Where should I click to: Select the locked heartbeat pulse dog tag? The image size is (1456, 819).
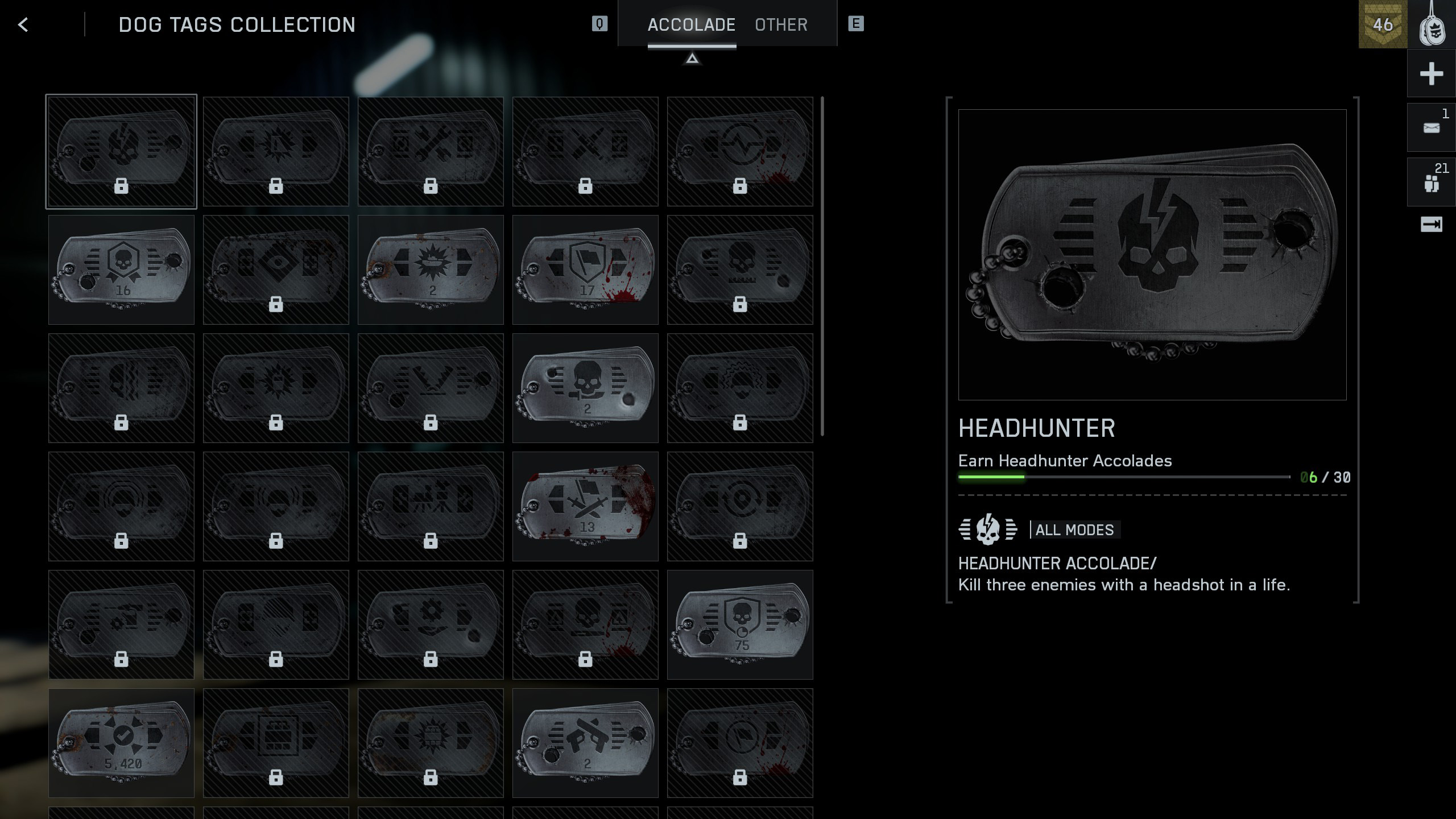click(x=740, y=151)
